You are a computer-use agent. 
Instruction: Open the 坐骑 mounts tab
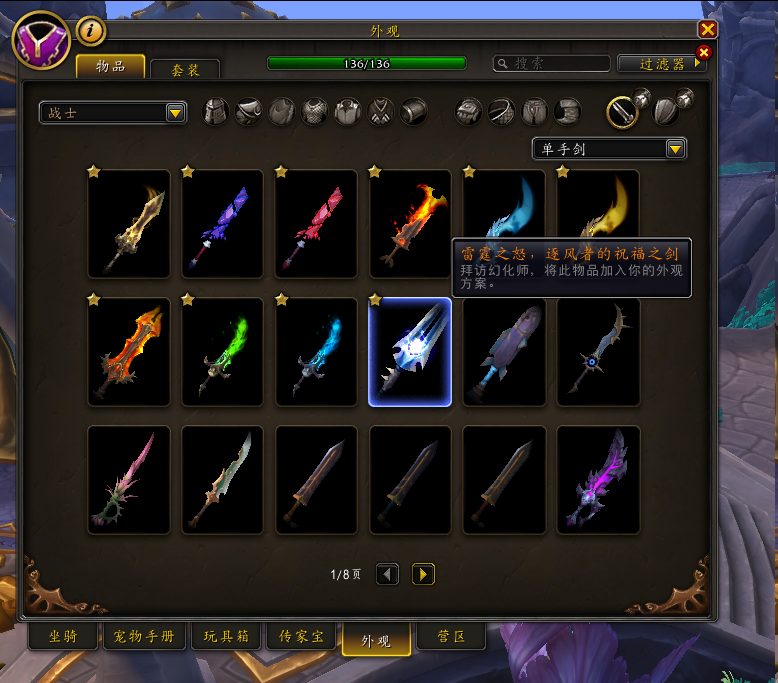pos(62,636)
